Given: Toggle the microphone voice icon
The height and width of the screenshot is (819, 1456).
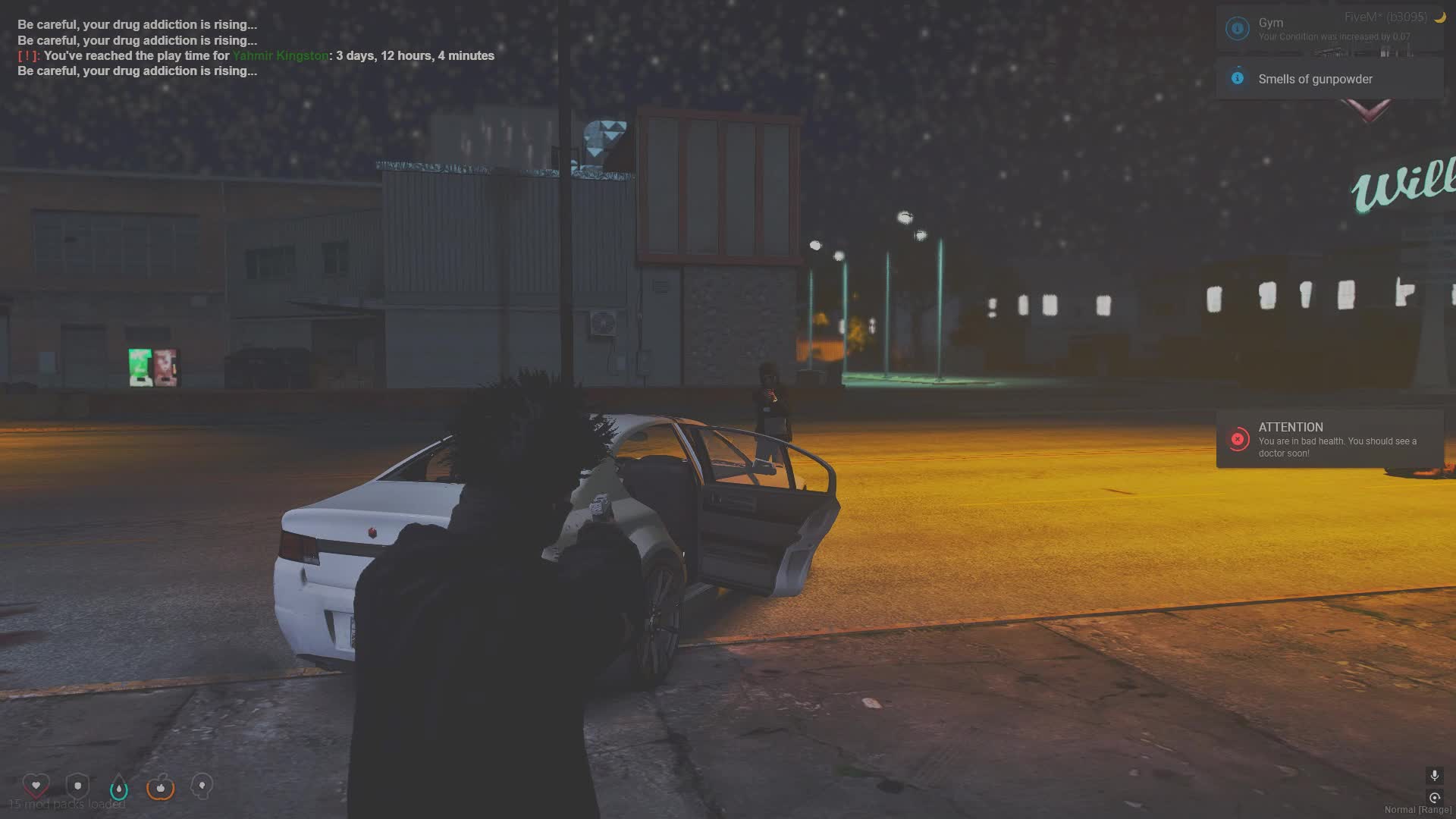Looking at the screenshot, I should pyautogui.click(x=1434, y=775).
